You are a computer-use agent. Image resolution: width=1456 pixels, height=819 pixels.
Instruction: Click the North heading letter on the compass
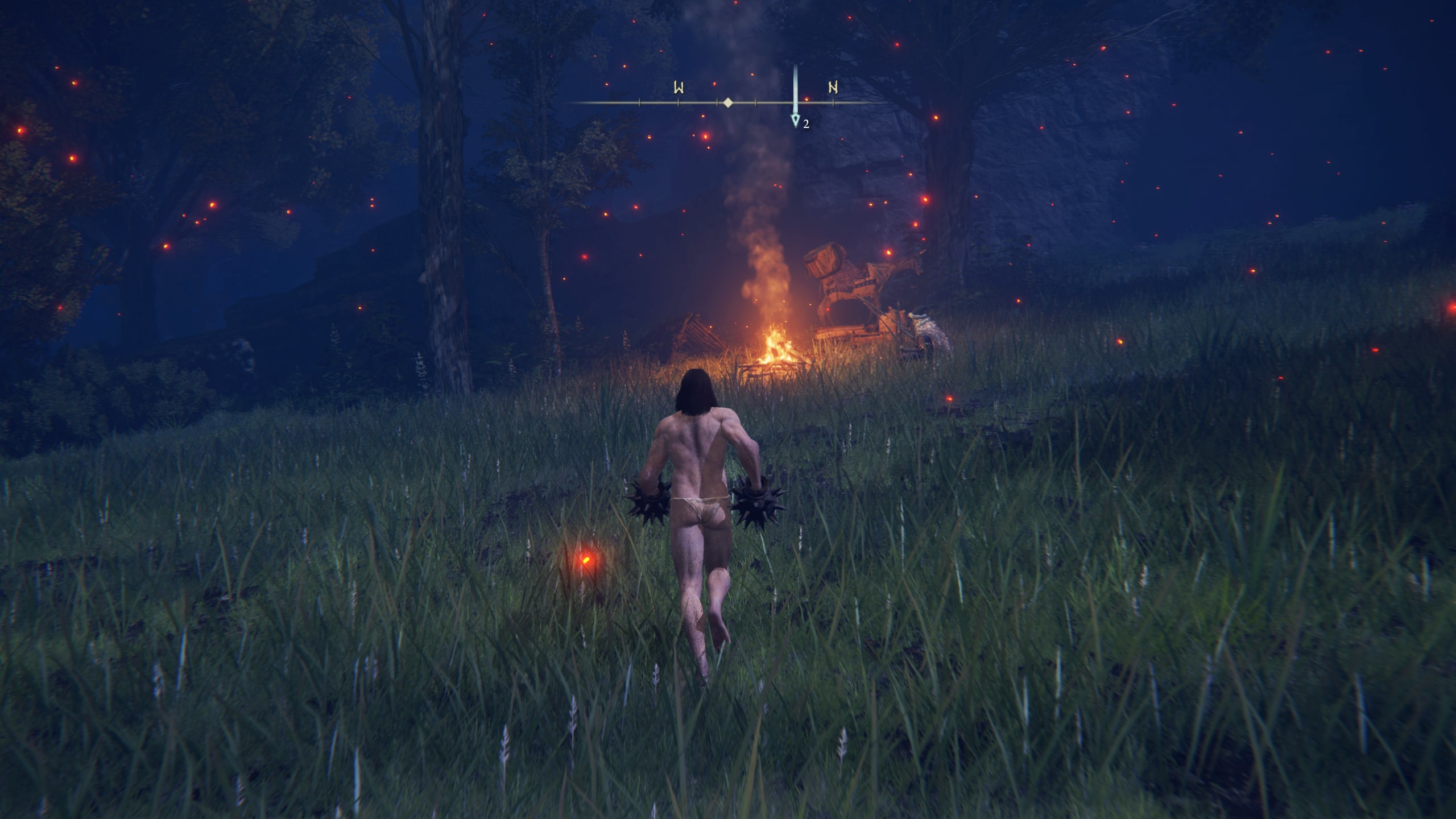tap(833, 88)
